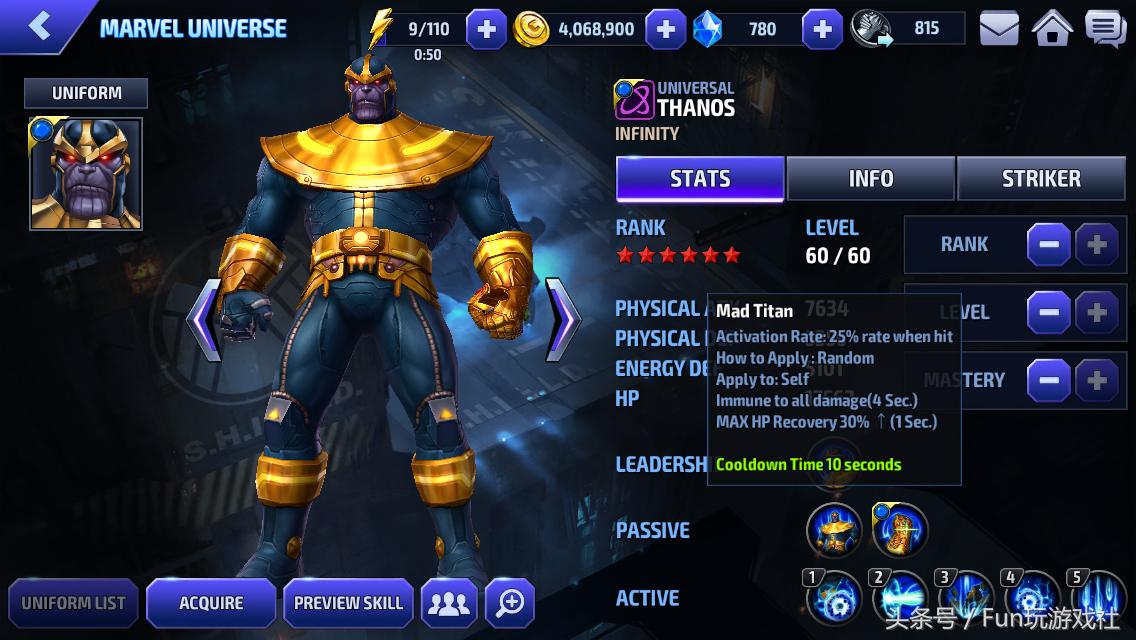This screenshot has height=640, width=1136.
Task: Return to the home screen
Action: click(x=1052, y=30)
